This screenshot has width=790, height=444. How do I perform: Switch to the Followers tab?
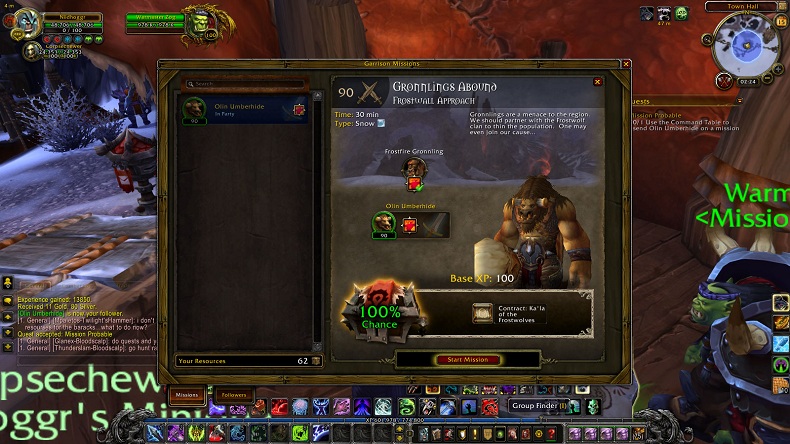pos(233,395)
